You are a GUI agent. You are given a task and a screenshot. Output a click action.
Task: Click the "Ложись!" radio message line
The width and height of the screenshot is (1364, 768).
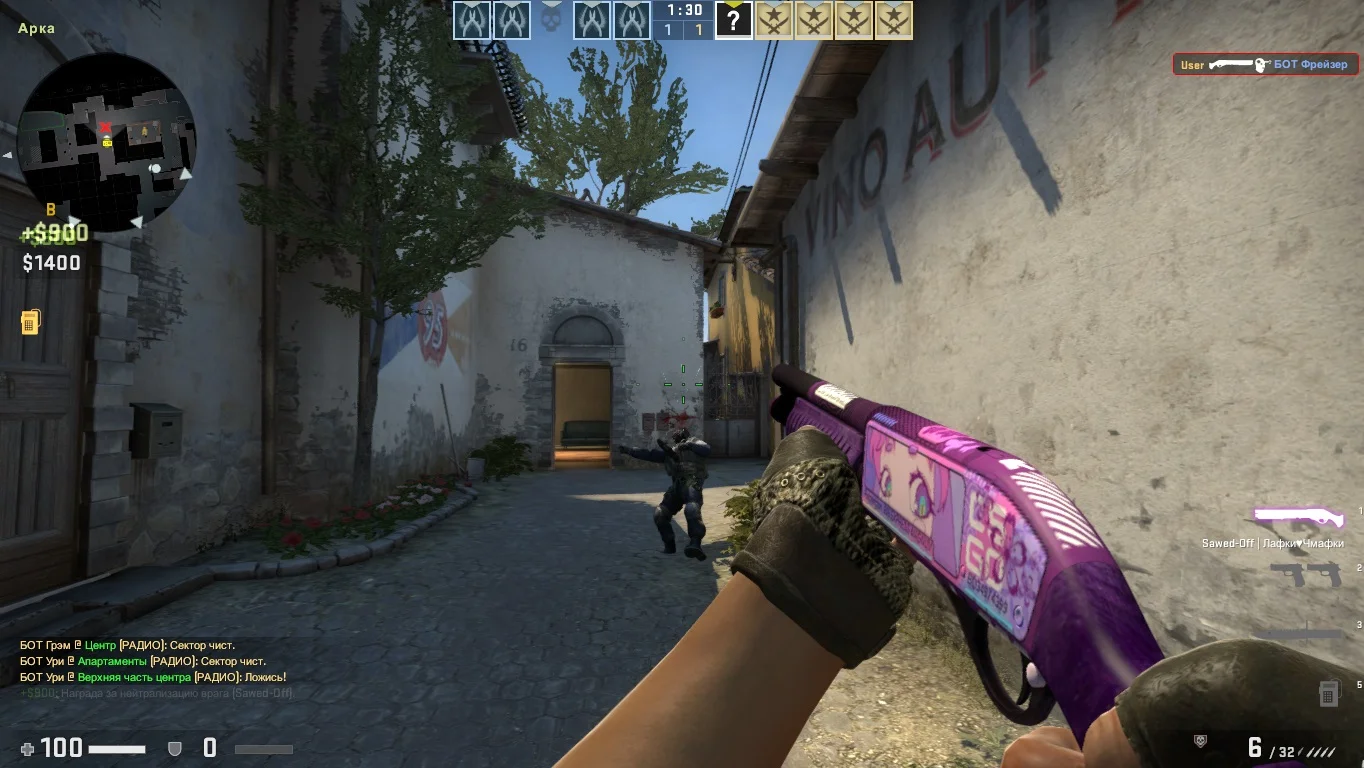[152, 677]
